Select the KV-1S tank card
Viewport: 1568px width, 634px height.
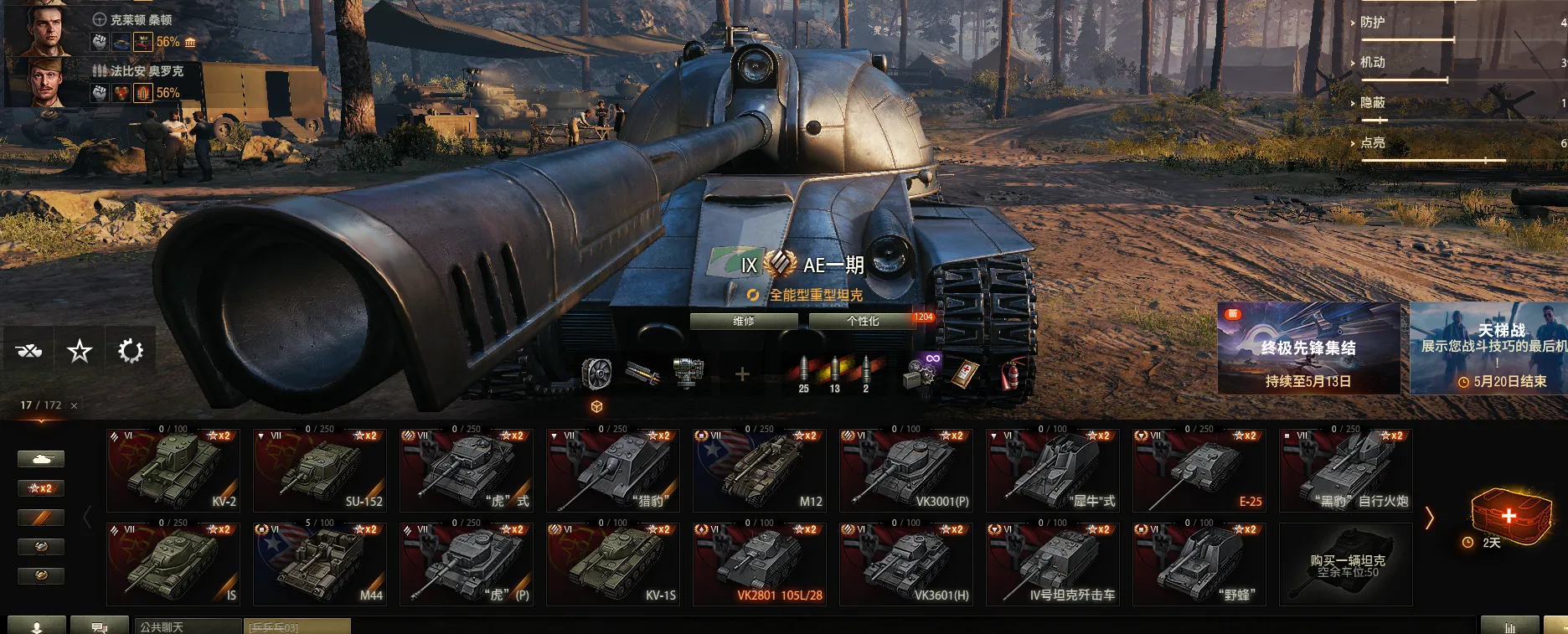613,564
